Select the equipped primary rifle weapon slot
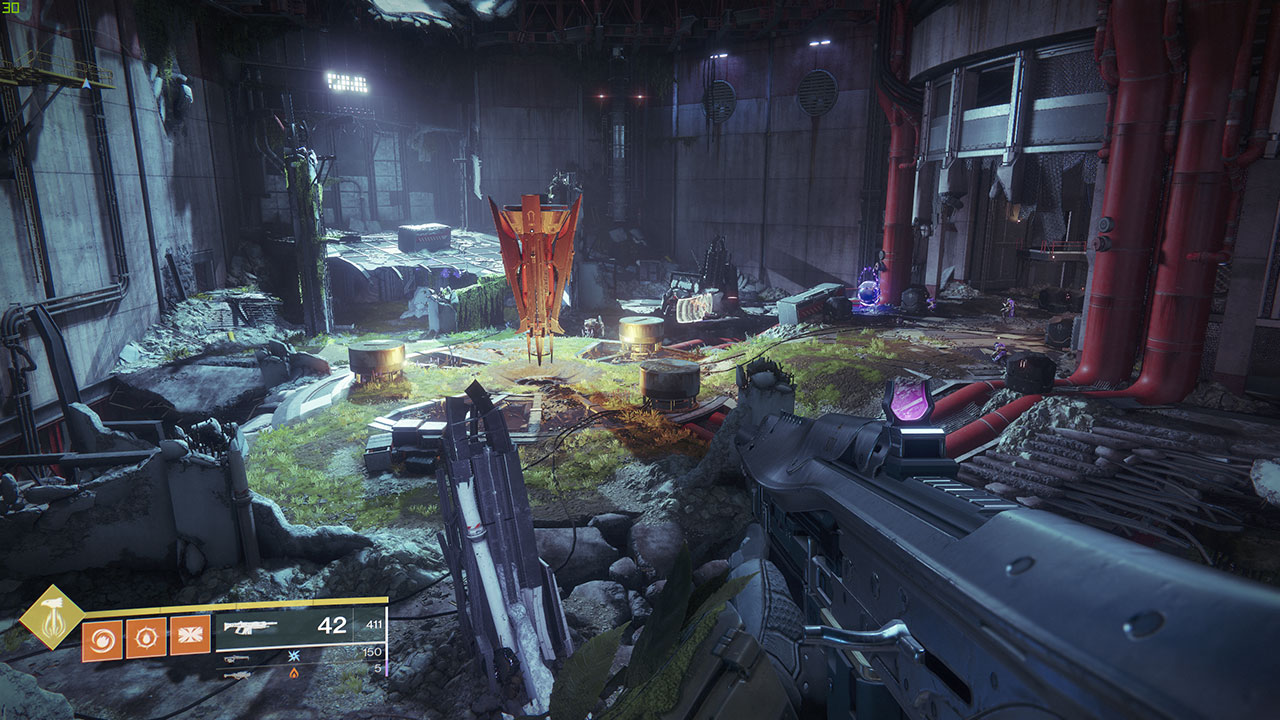The height and width of the screenshot is (720, 1280). (300, 627)
